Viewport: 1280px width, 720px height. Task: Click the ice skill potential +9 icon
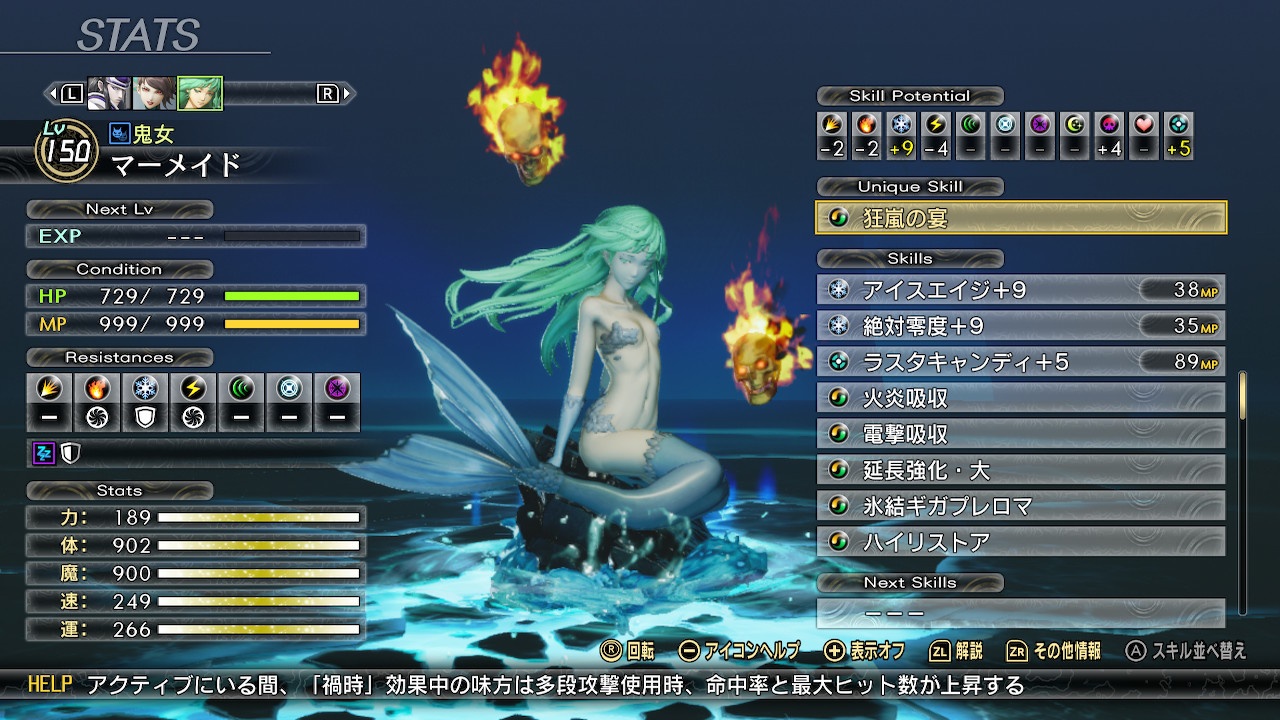click(902, 126)
